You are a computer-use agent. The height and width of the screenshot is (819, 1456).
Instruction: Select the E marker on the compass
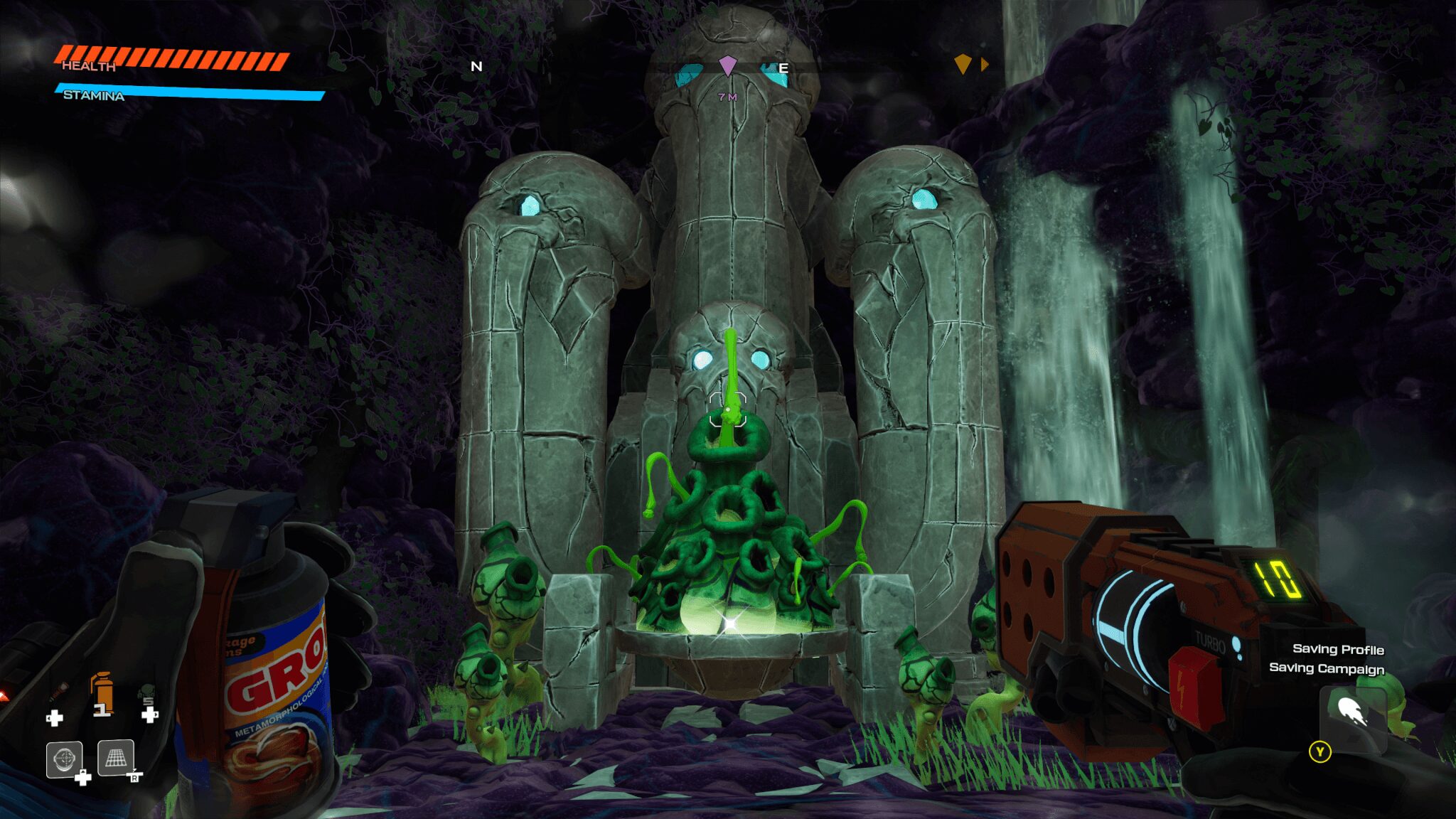tap(785, 68)
